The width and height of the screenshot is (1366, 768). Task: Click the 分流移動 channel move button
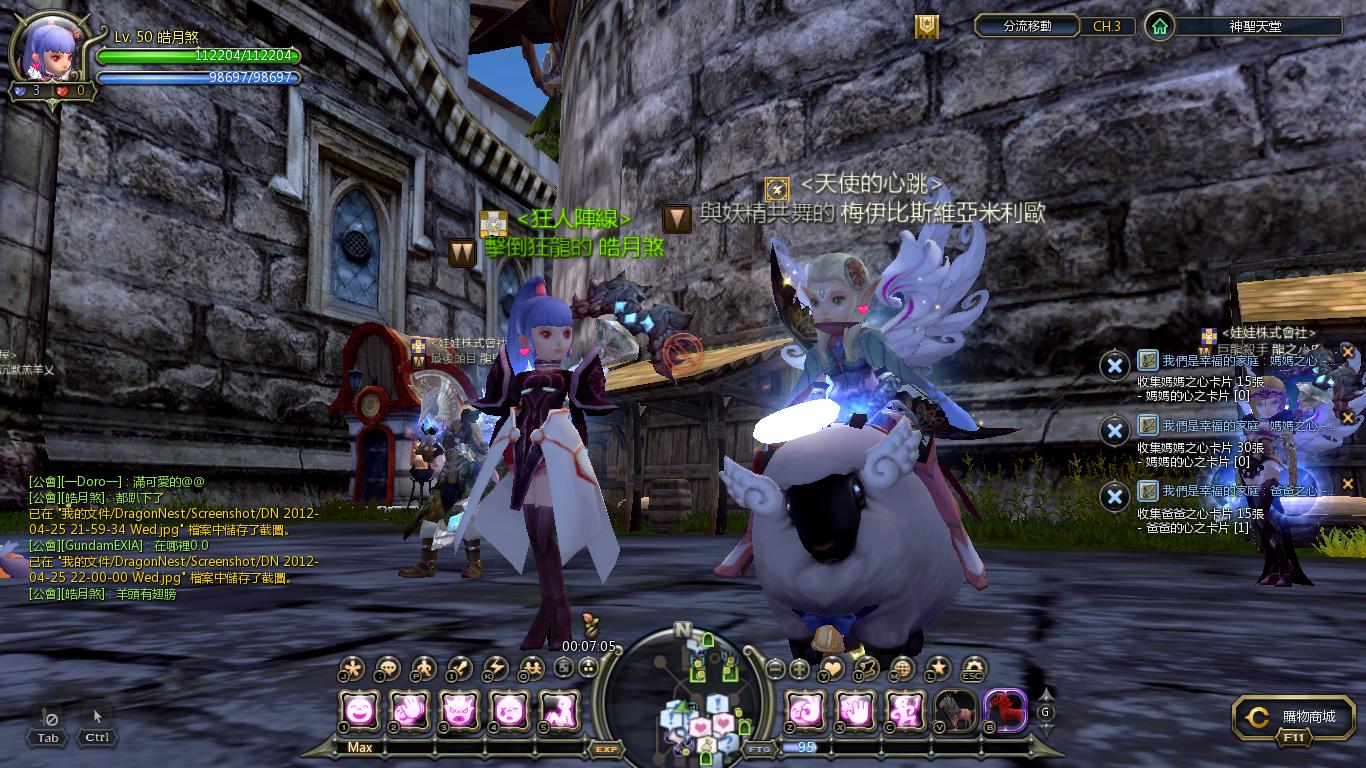1027,26
